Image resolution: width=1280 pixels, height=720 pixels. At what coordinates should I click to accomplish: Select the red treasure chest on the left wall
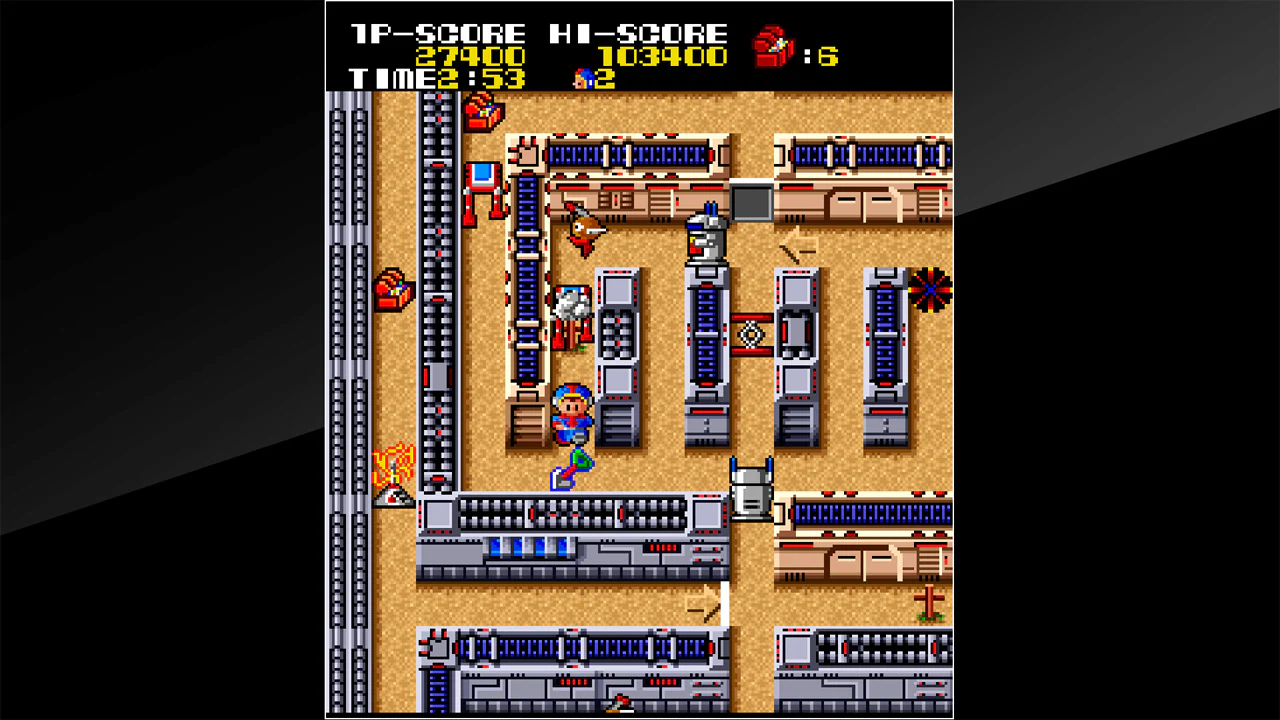point(393,290)
